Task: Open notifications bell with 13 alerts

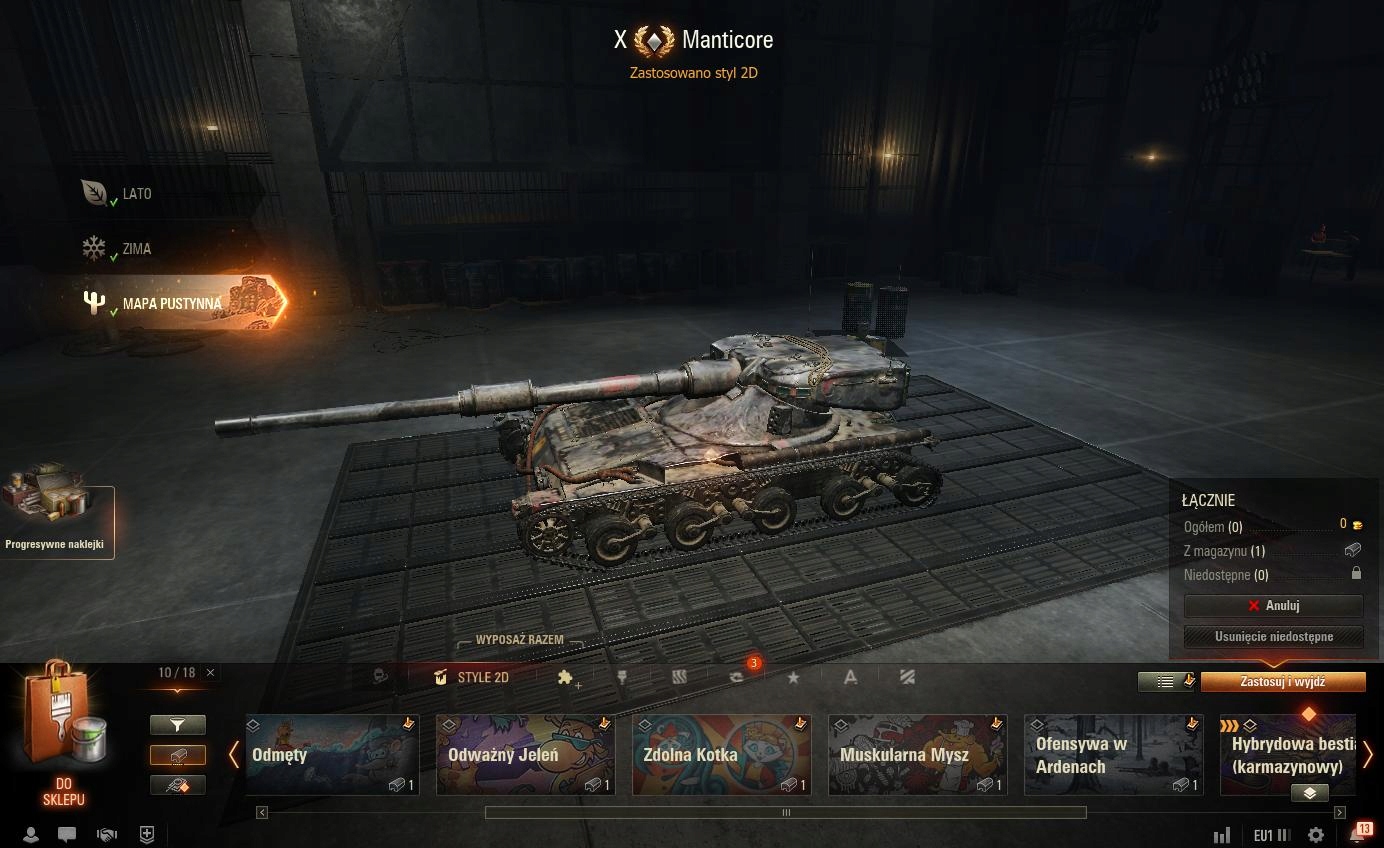Action: (x=1358, y=834)
